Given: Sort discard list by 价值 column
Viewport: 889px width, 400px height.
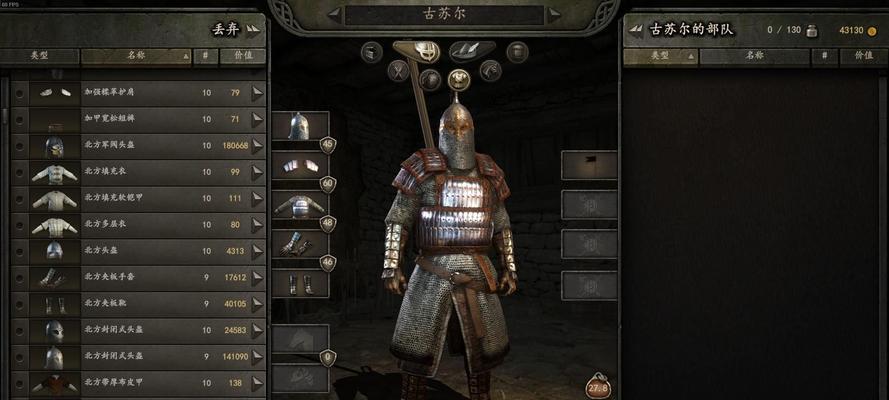Looking at the screenshot, I should click(242, 56).
